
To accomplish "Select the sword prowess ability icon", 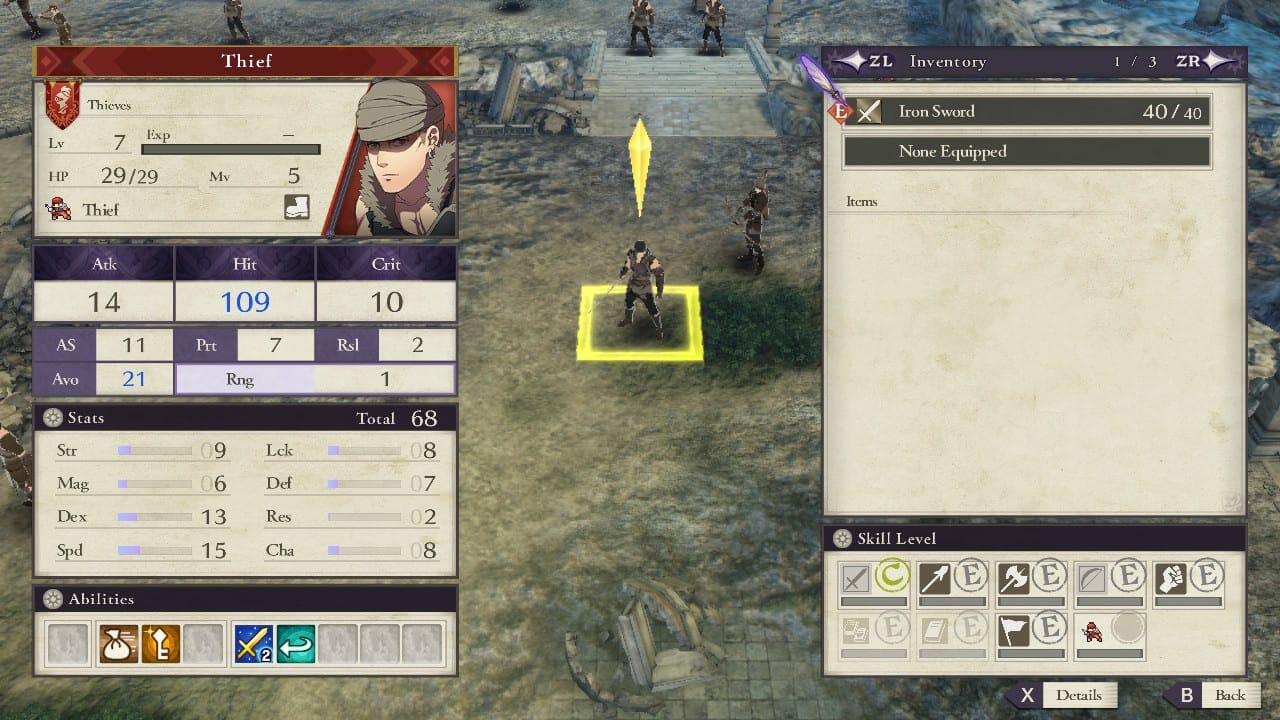I will coord(254,644).
